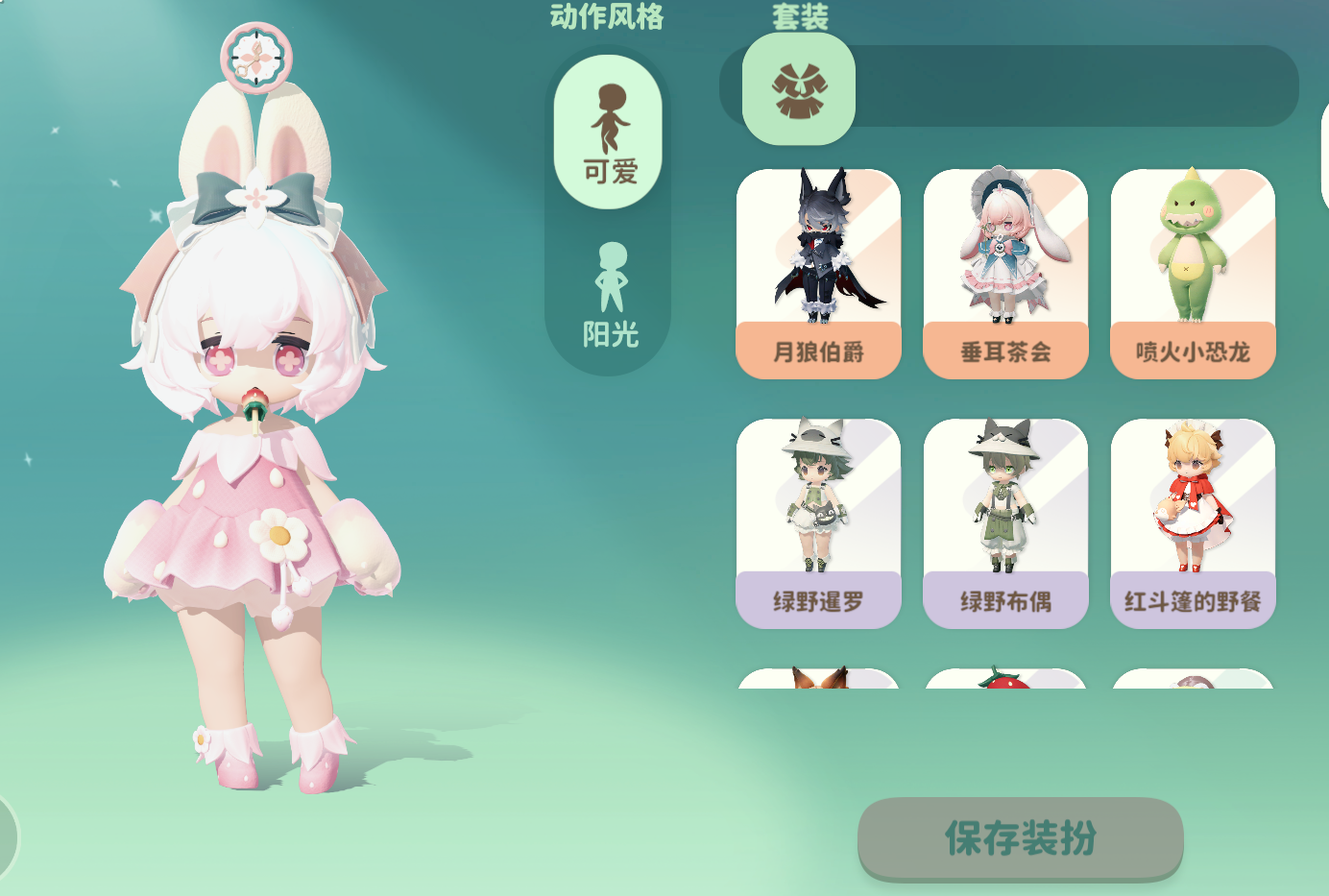The image size is (1329, 896).
Task: Switch to the 阳光 motion style
Action: 605,288
